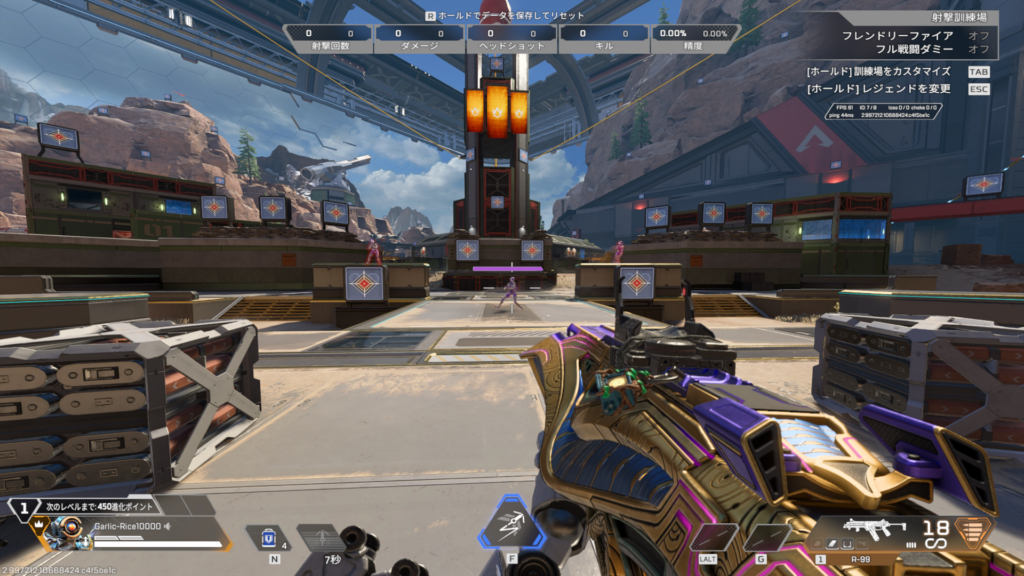Click the level 1 evo shield badge
Viewport: 1024px width, 576px height.
[22, 507]
